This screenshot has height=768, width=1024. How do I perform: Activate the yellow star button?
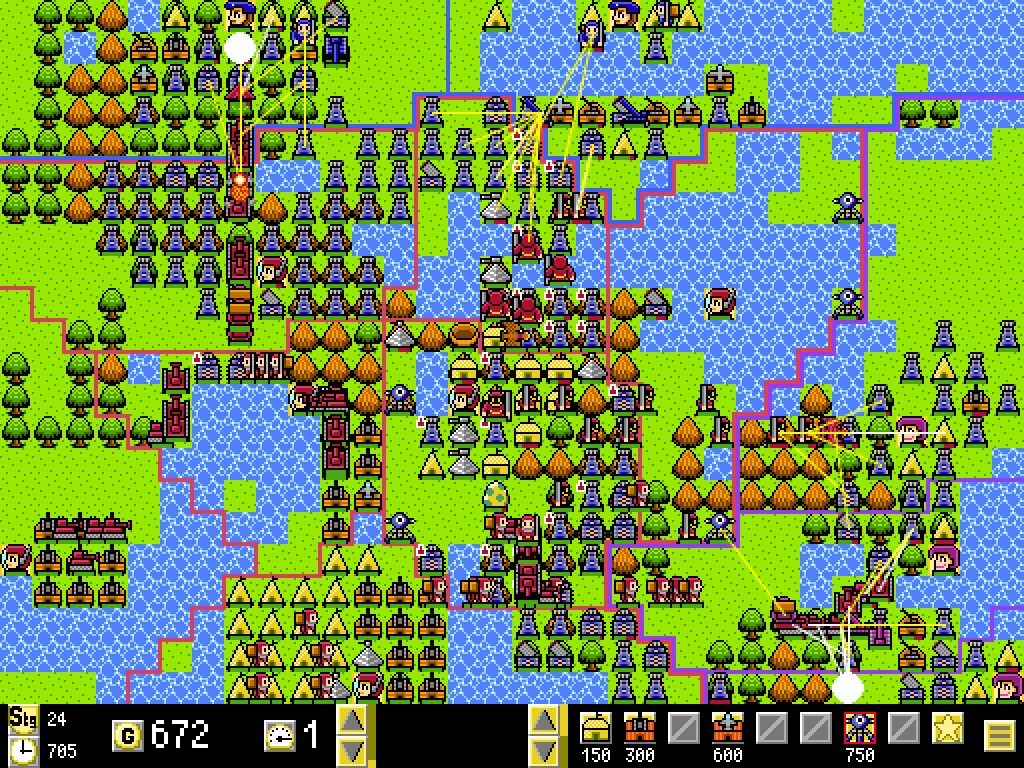coord(946,729)
